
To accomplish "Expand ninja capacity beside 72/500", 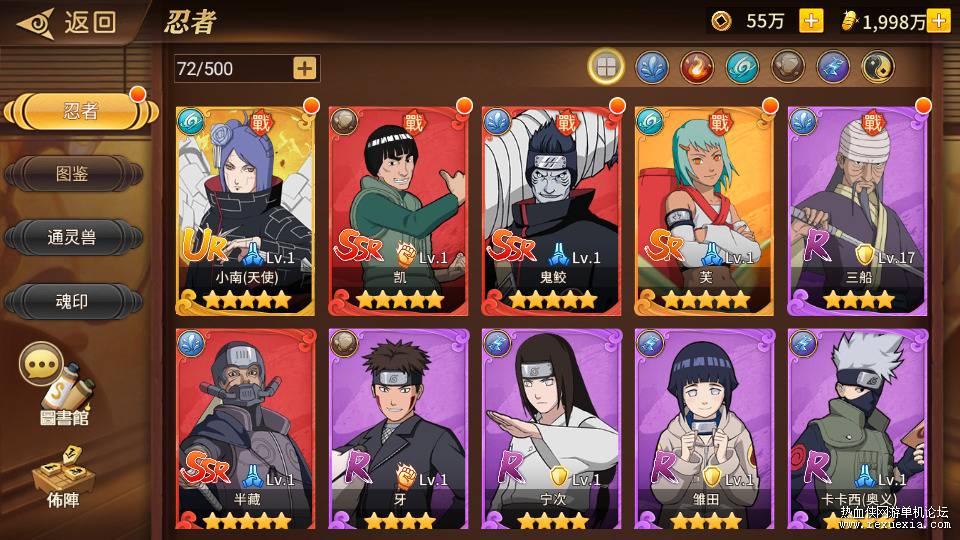I will [x=305, y=68].
